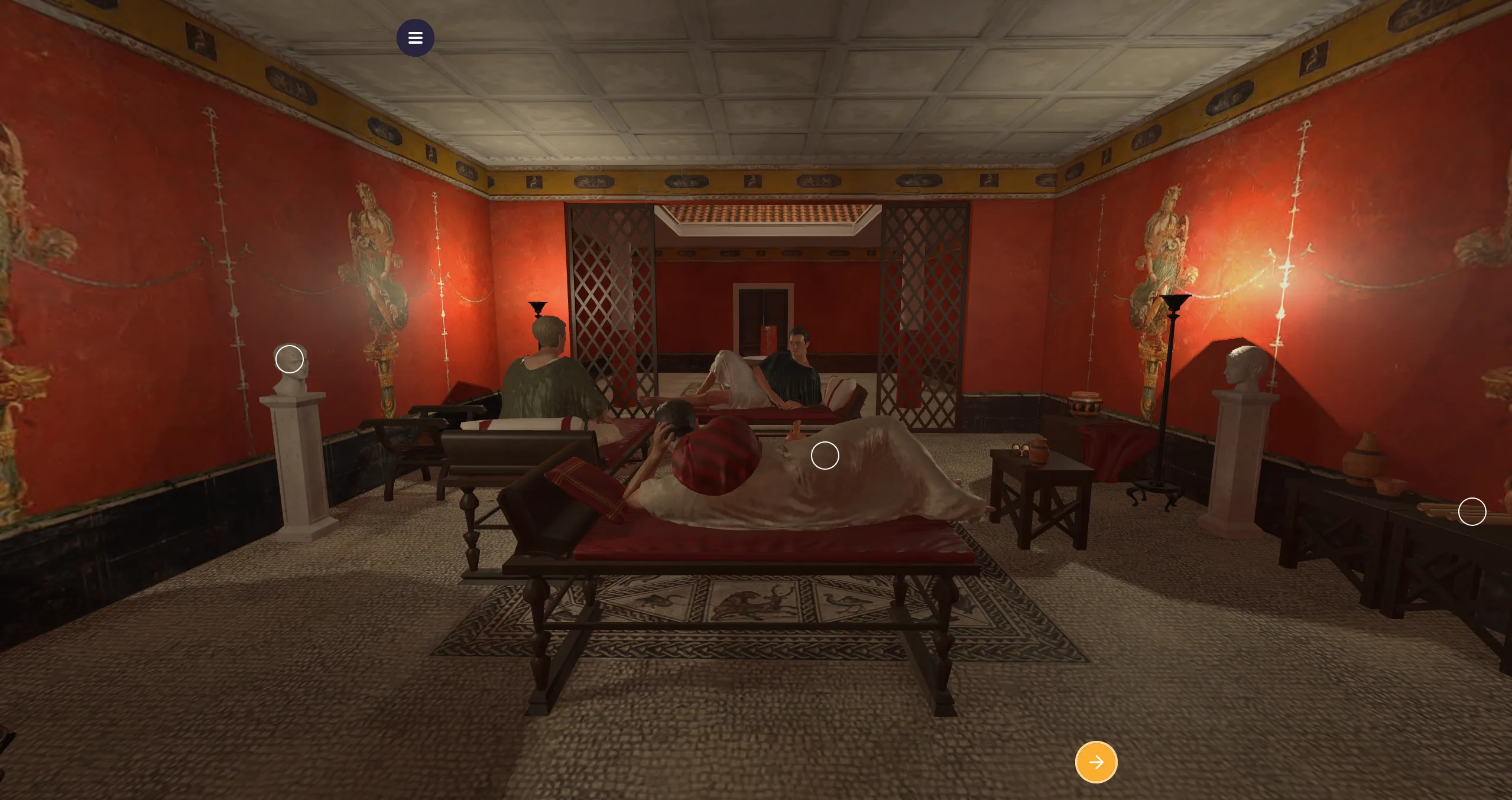Choose the hotspot on the right side table
Image resolution: width=1512 pixels, height=800 pixels.
(x=1472, y=512)
